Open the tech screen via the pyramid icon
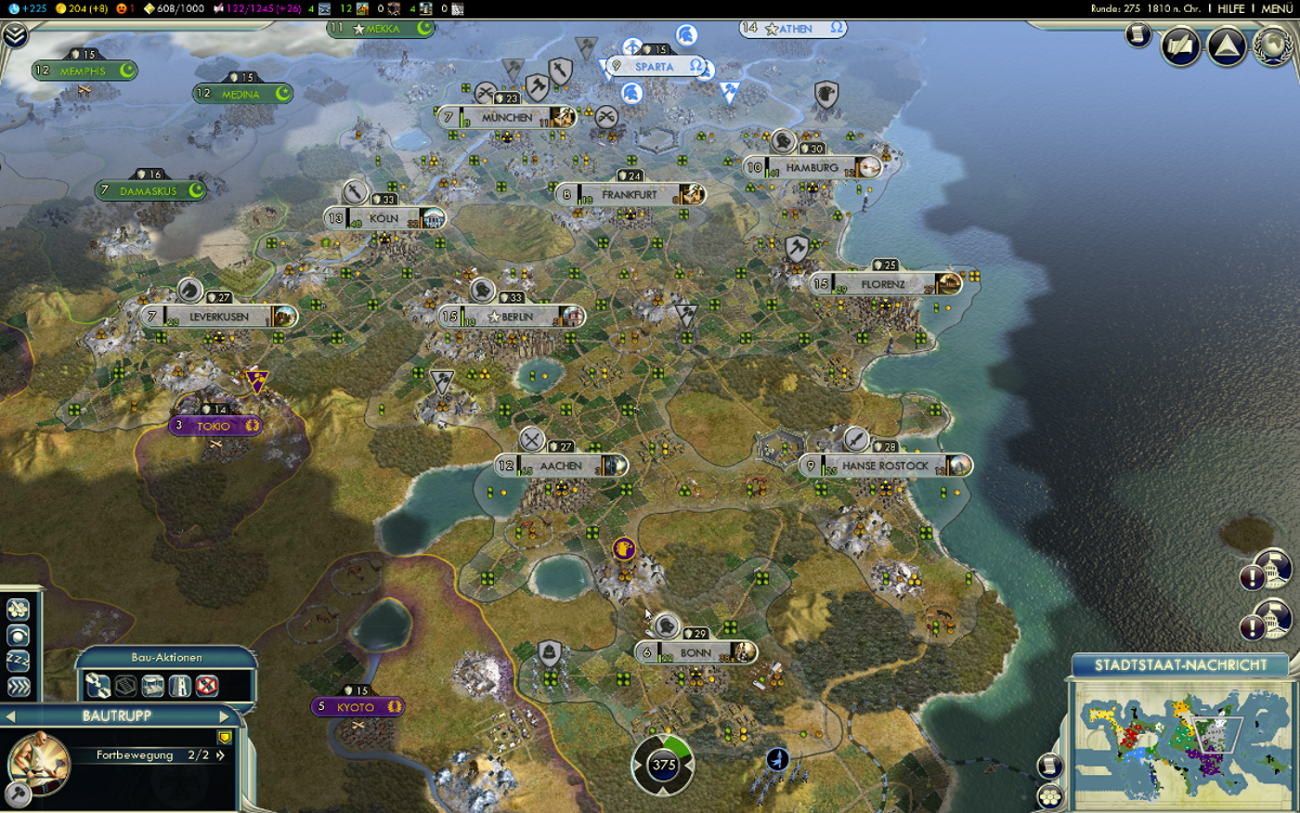 click(1226, 44)
